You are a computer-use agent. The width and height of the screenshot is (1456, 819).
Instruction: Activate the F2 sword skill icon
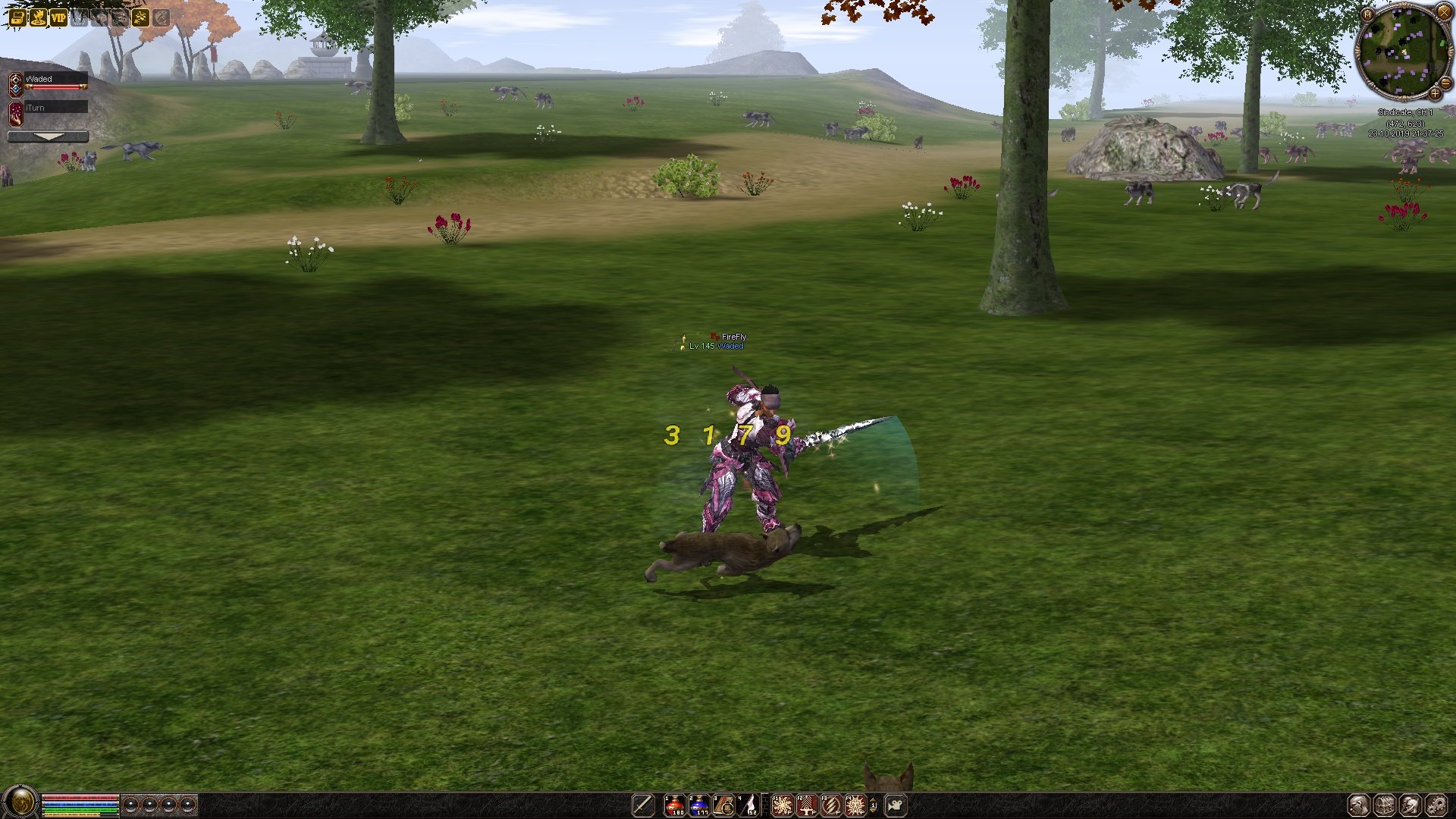pyautogui.click(x=806, y=805)
